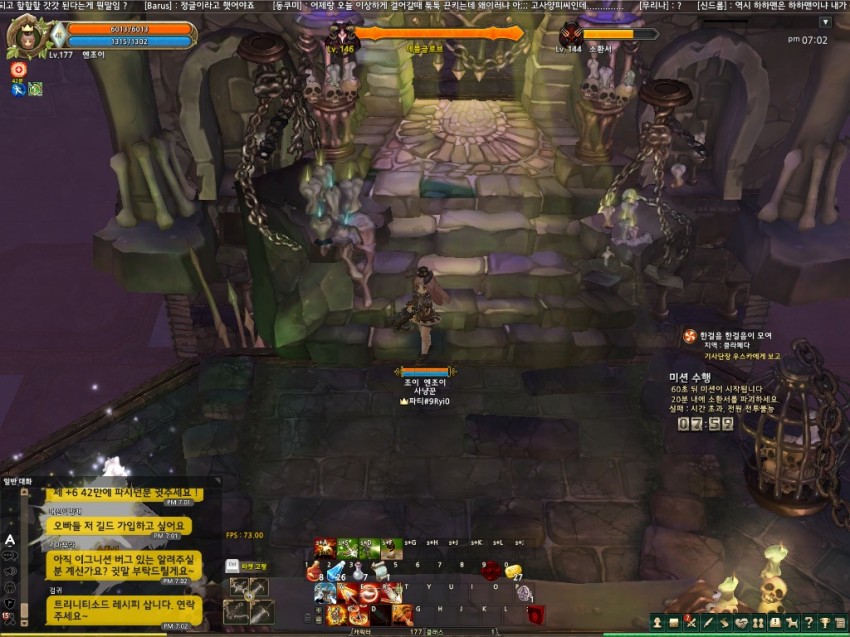The width and height of the screenshot is (850, 637).
Task: Open the pet menu with the dog icon
Action: tap(790, 623)
